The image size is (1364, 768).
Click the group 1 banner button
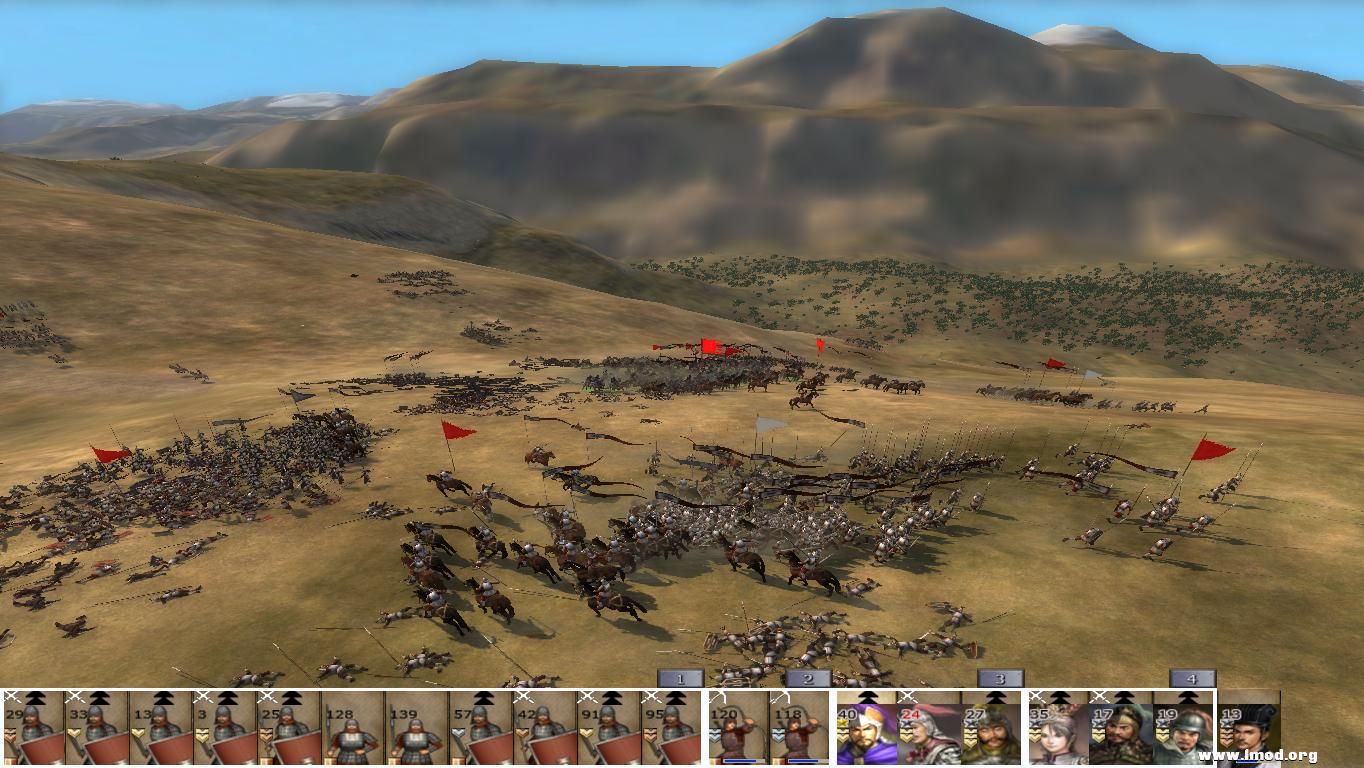click(x=678, y=677)
